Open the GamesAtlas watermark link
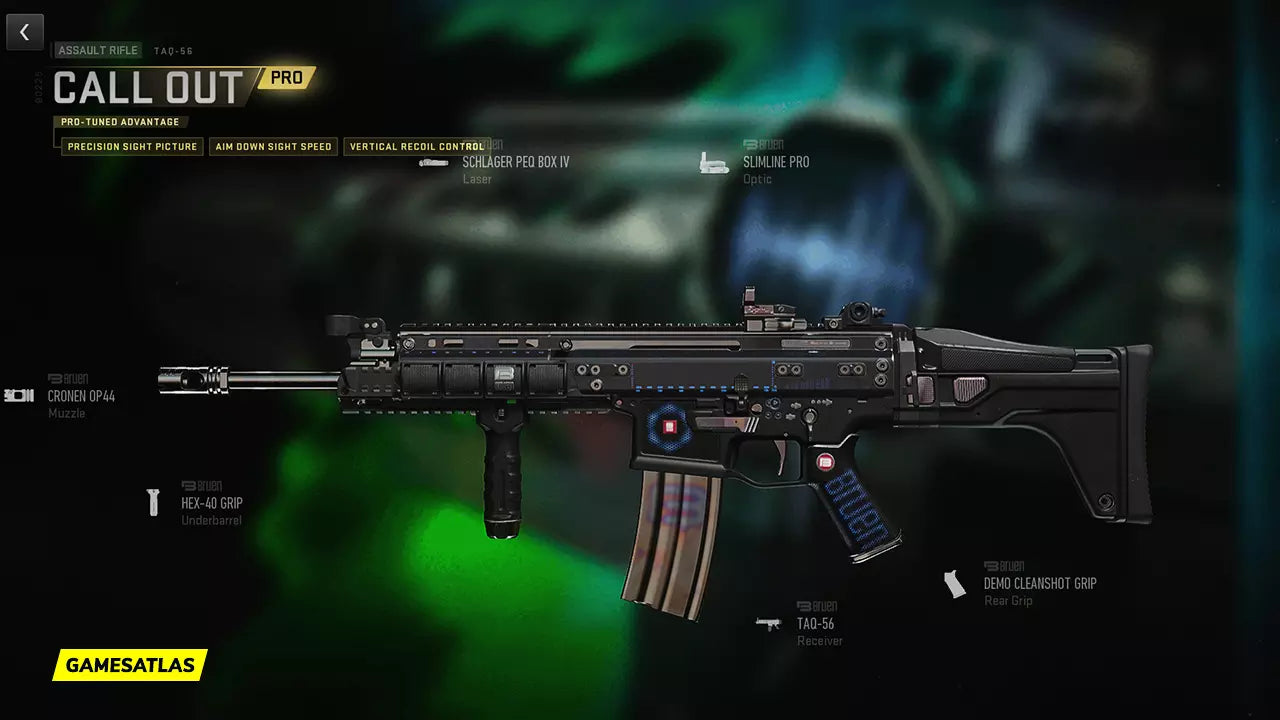The width and height of the screenshot is (1280, 720). (130, 665)
